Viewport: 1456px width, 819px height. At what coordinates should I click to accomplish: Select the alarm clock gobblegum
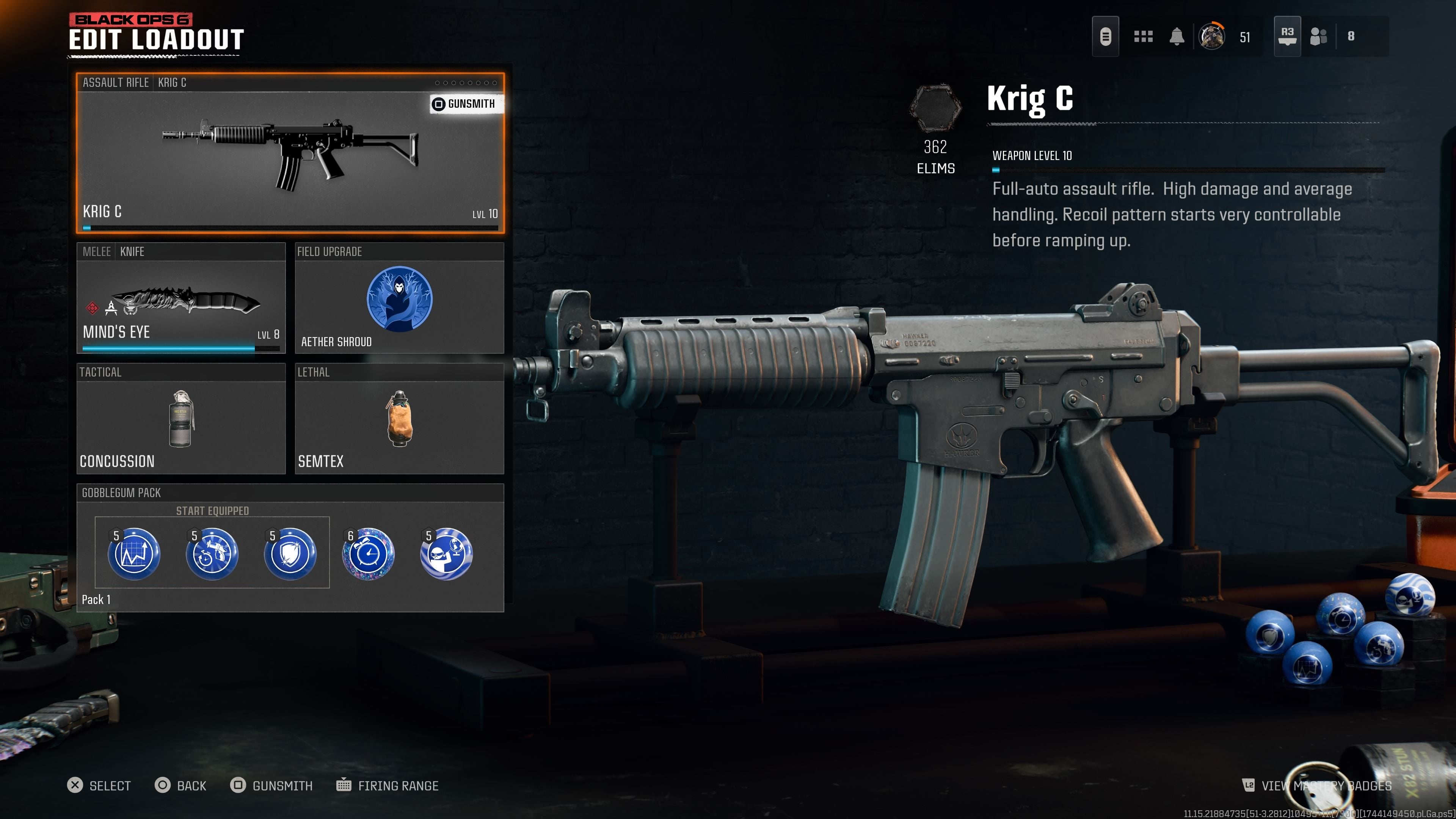[368, 554]
